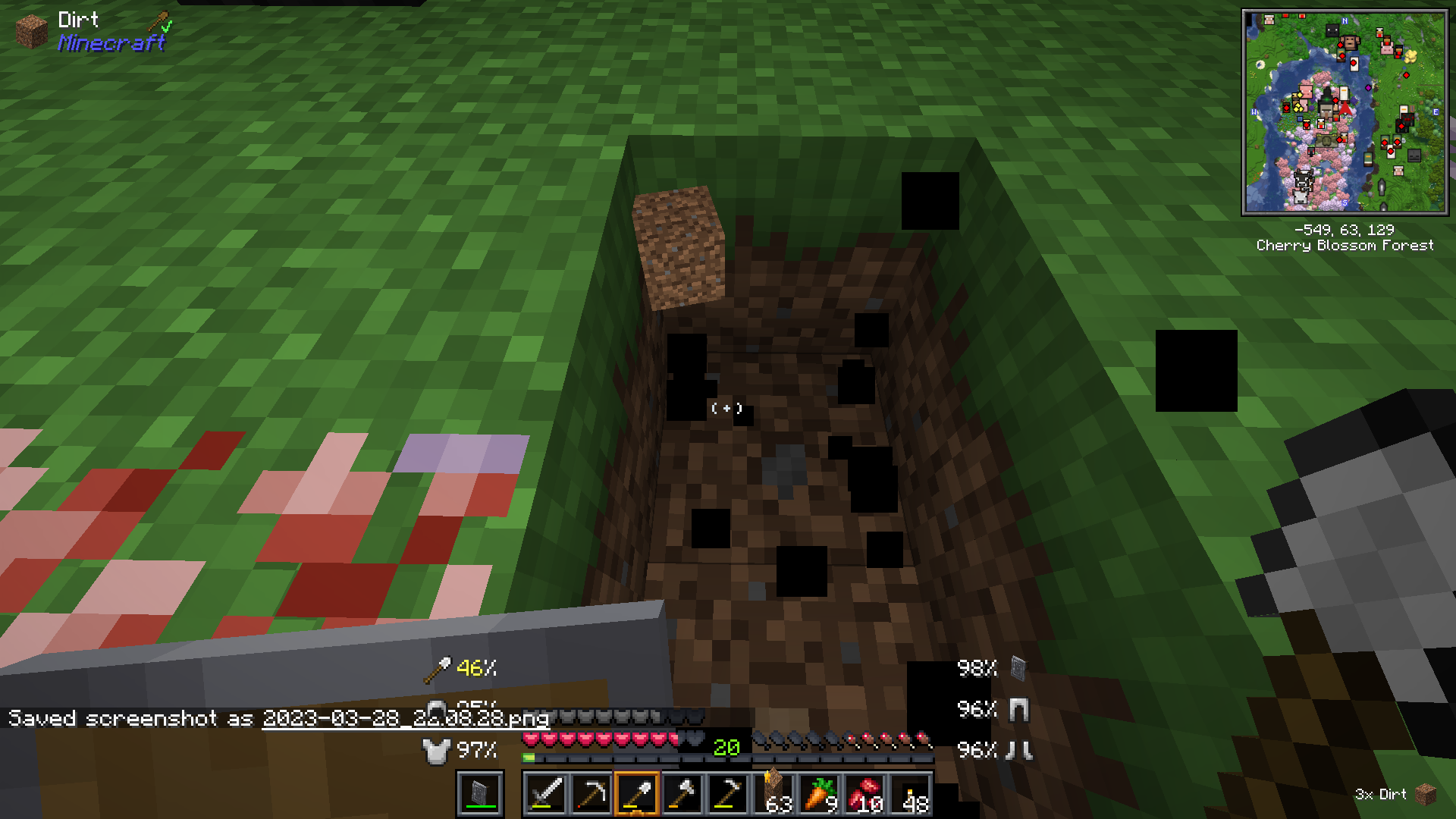Click the Dirt block name label
The image size is (1456, 819).
click(78, 20)
